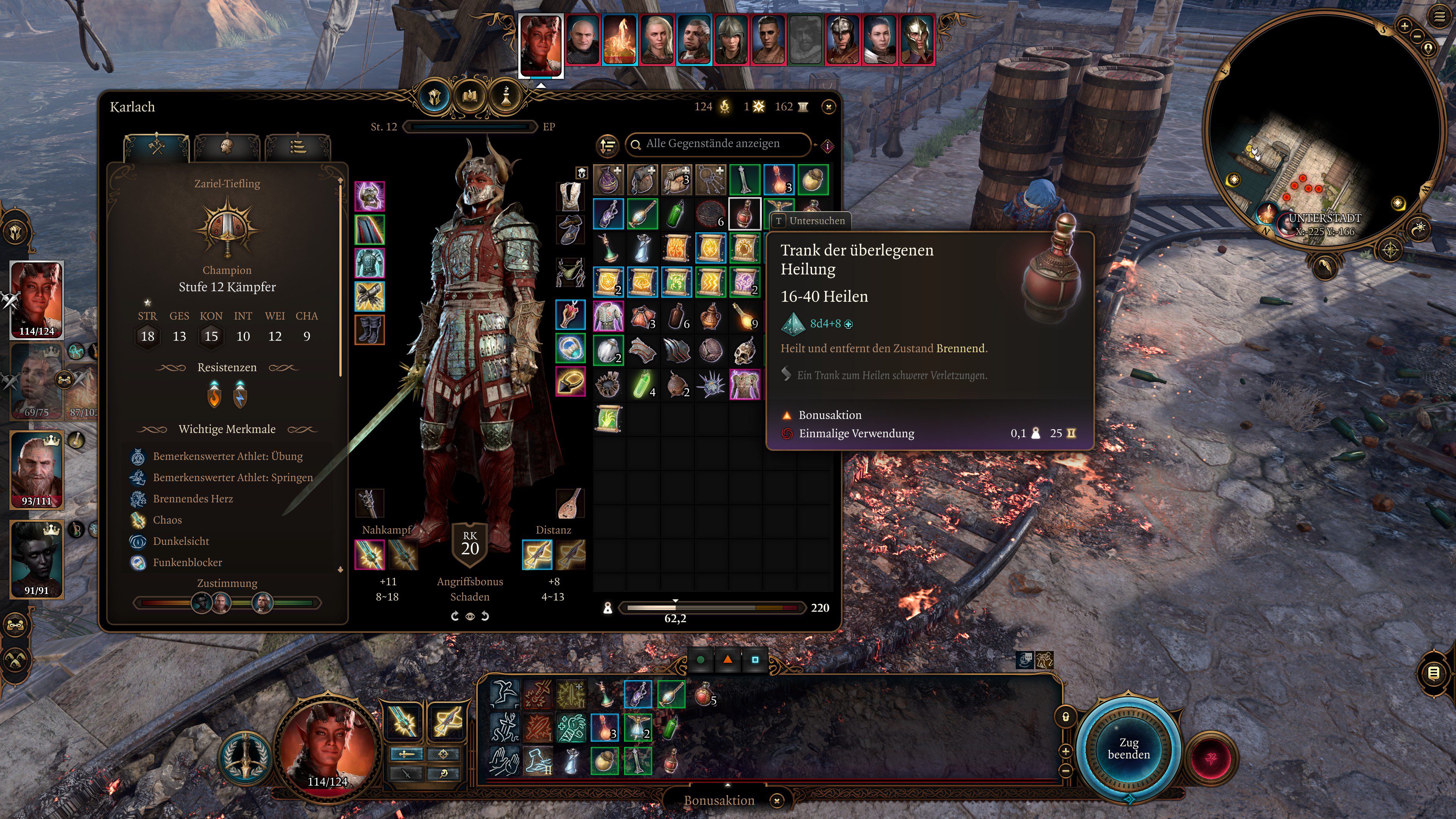Click the equipped helmet slot
Viewport: 1456px width, 819px height.
click(370, 196)
